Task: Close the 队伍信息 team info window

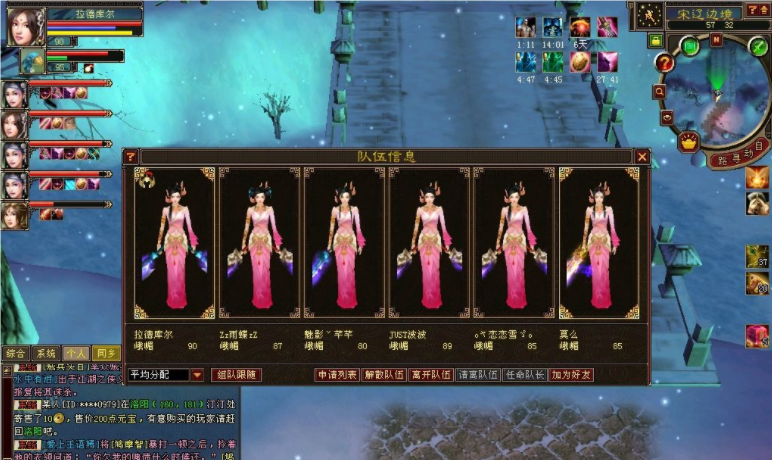Action: (642, 156)
